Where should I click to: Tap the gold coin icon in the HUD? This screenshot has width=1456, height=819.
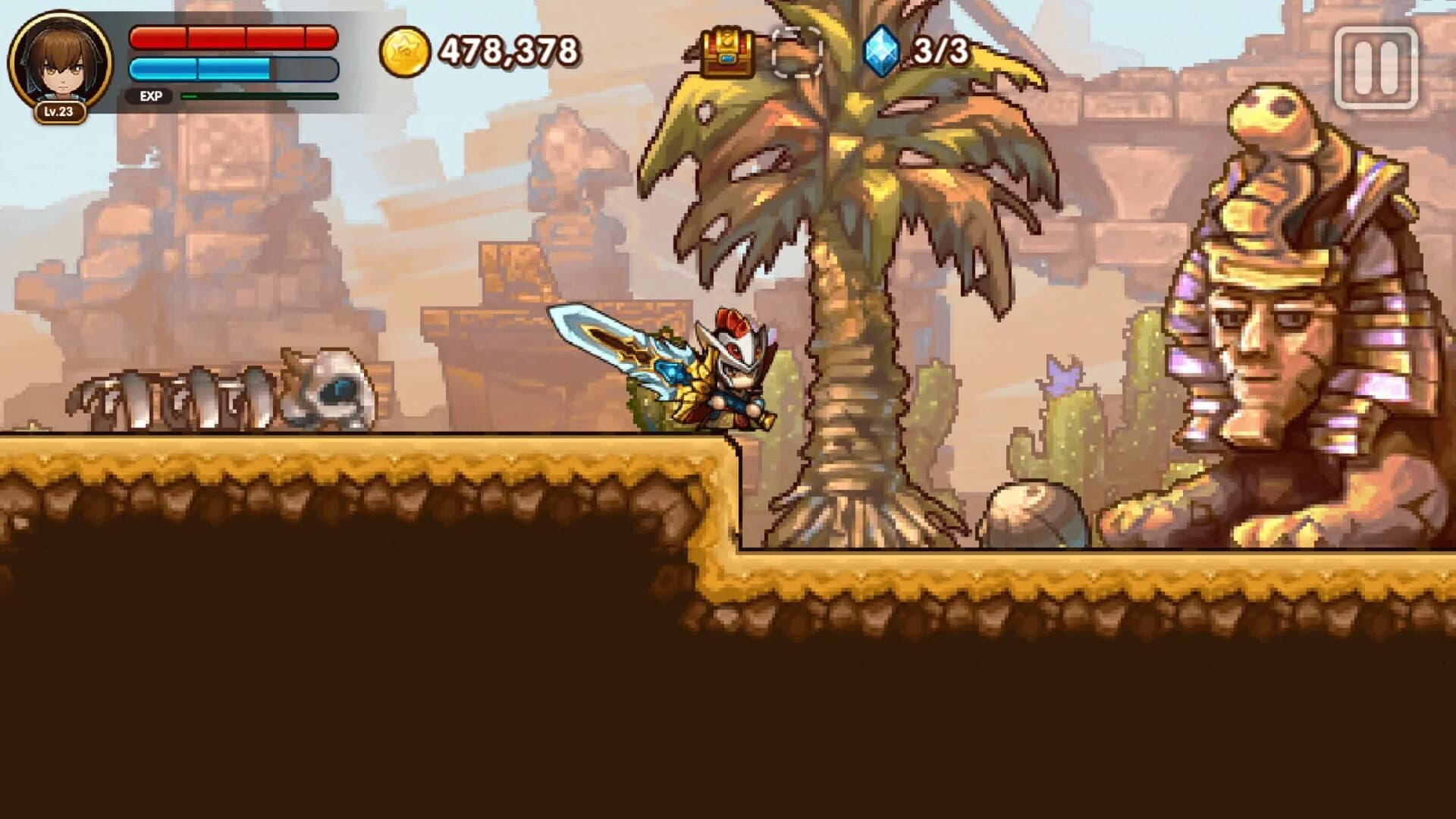click(406, 50)
